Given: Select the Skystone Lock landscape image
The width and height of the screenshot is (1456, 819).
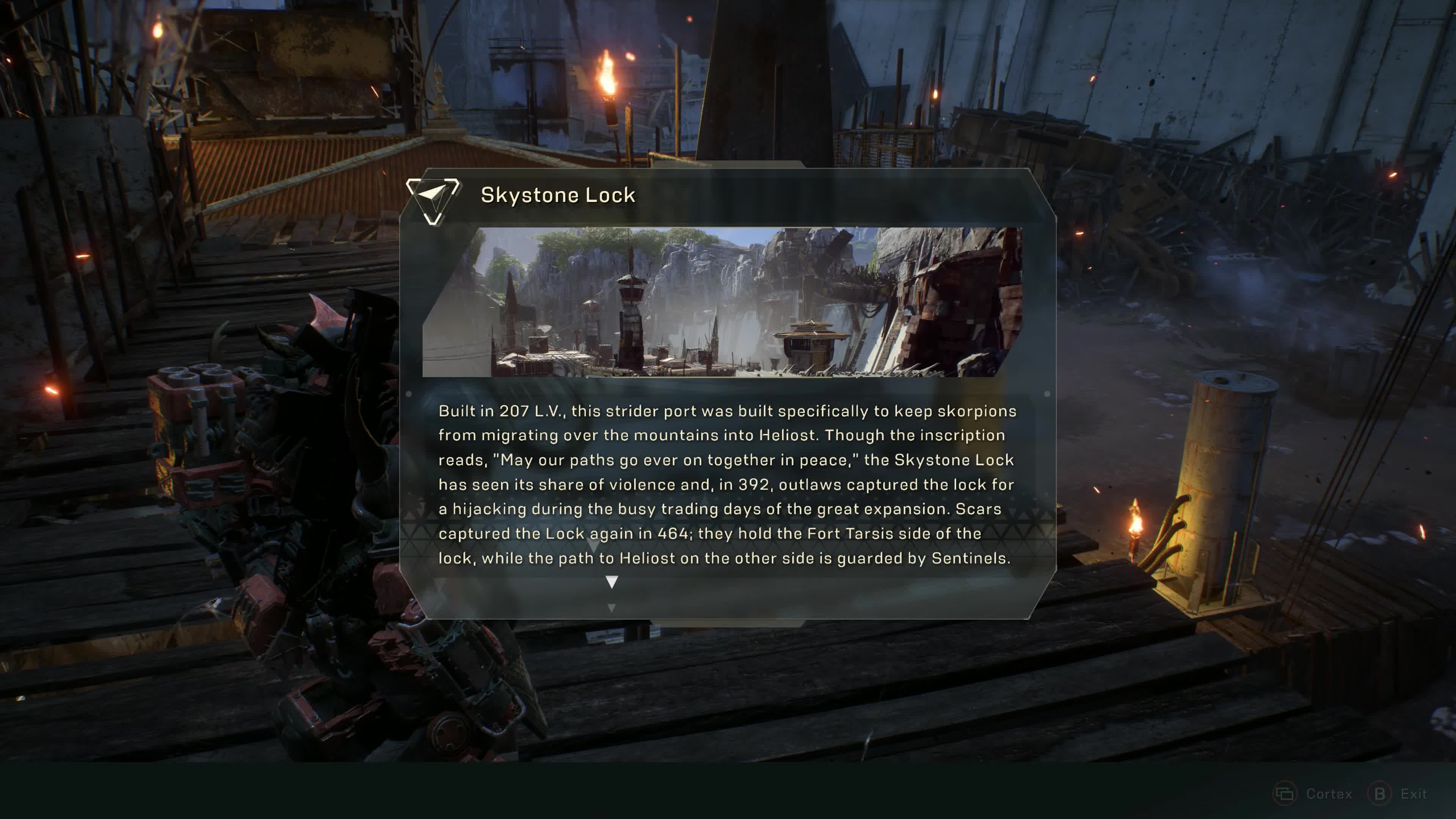Looking at the screenshot, I should click(x=722, y=302).
